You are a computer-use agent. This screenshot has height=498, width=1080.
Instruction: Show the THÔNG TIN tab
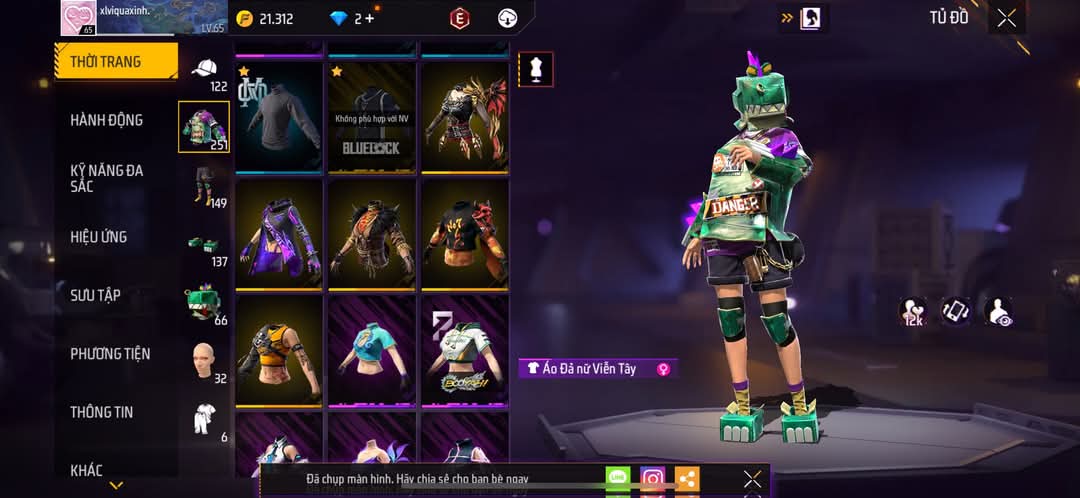pos(101,411)
